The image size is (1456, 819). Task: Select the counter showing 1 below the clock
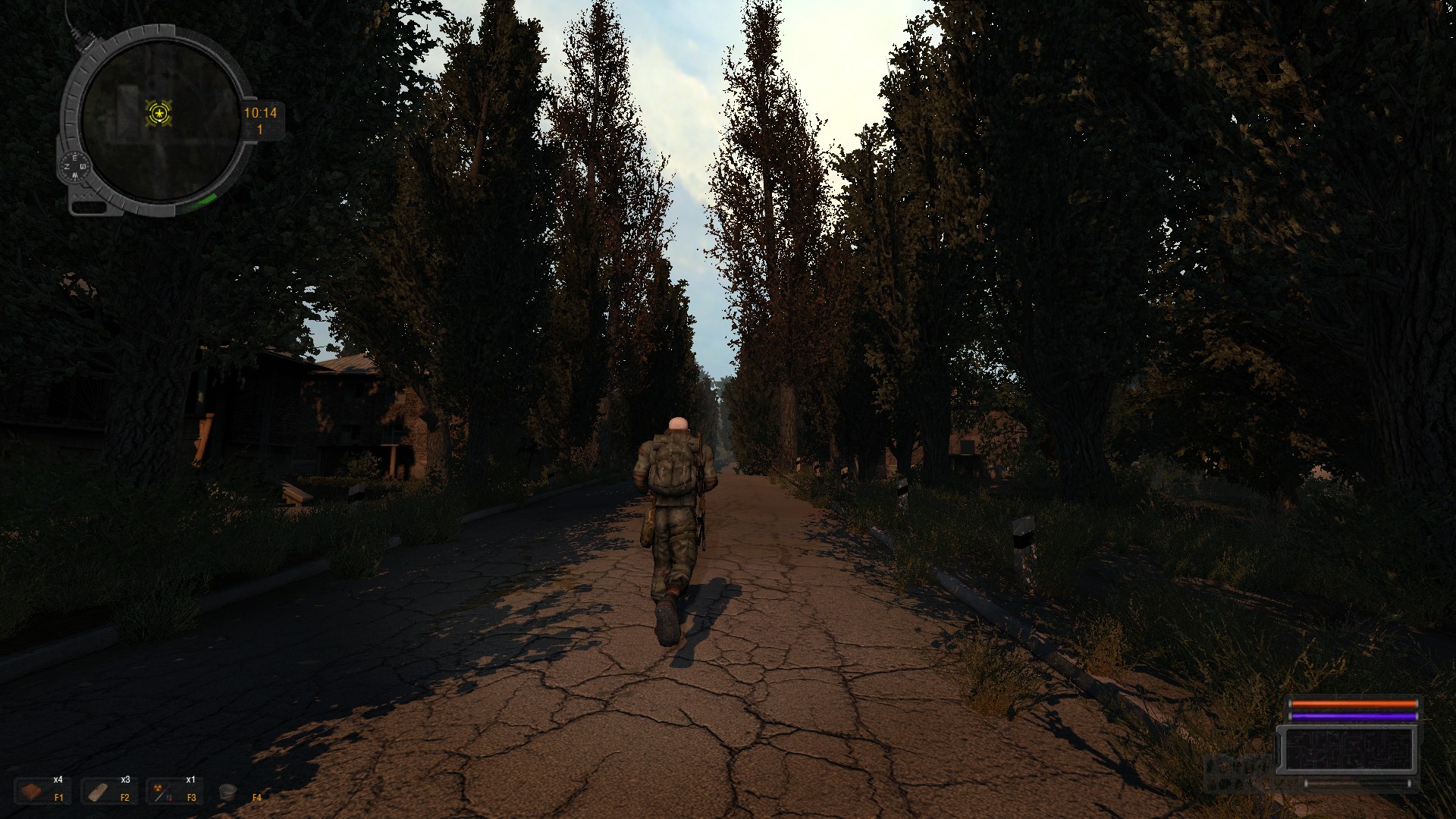[259, 130]
